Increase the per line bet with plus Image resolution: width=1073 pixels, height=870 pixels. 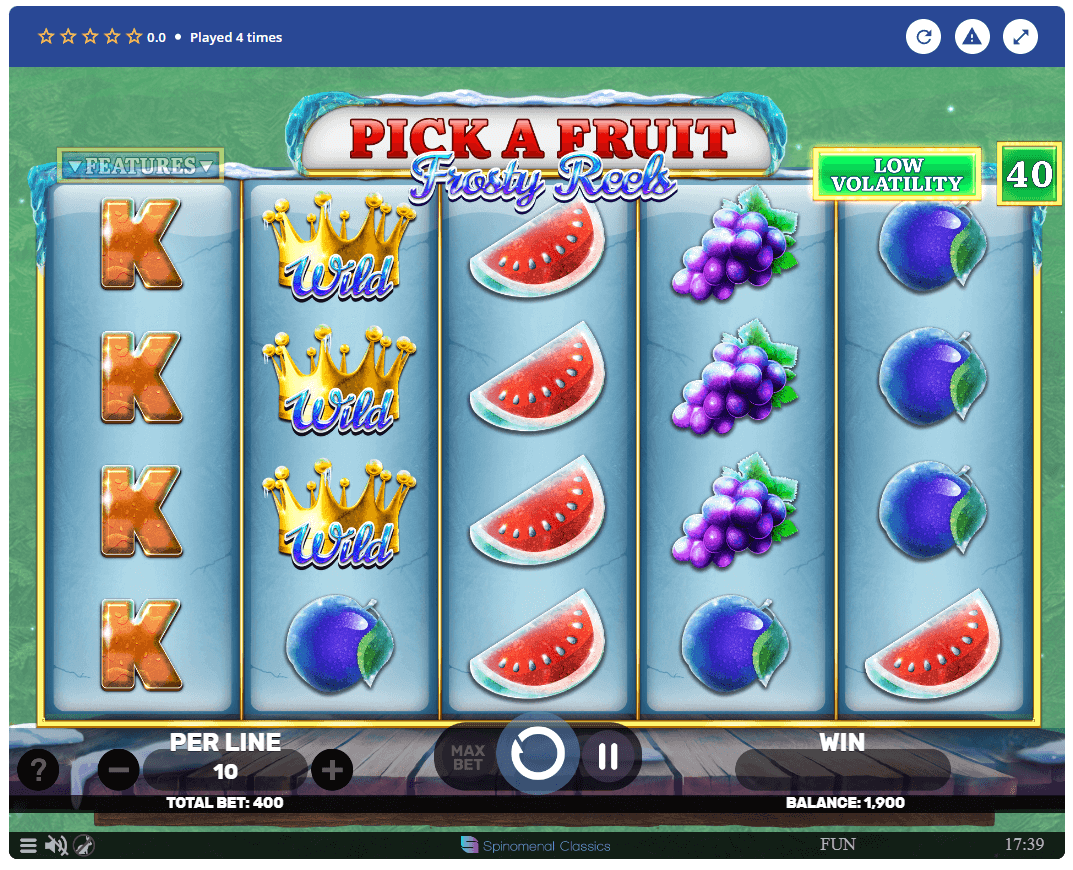(332, 770)
